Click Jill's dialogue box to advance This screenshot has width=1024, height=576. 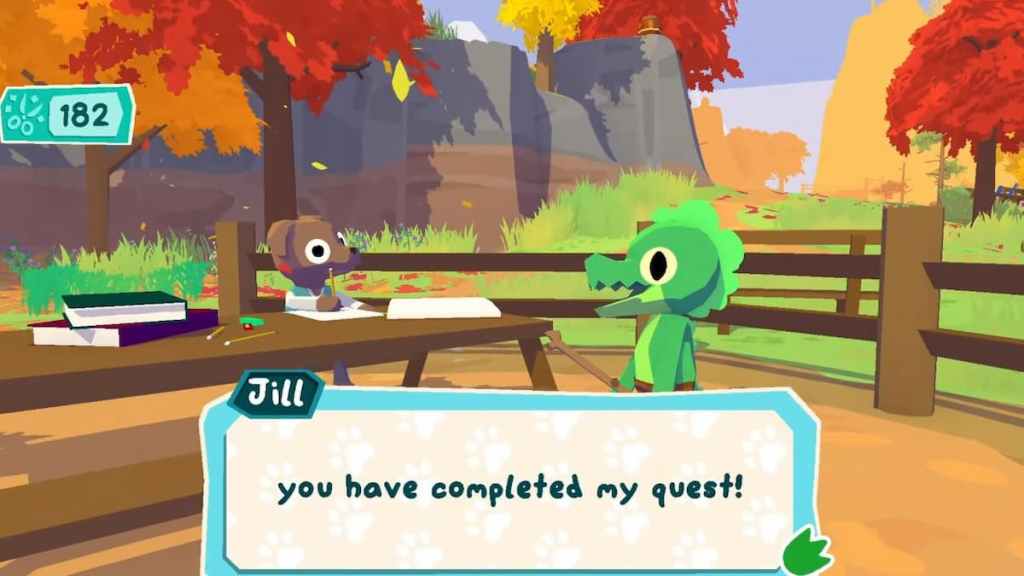[x=510, y=488]
